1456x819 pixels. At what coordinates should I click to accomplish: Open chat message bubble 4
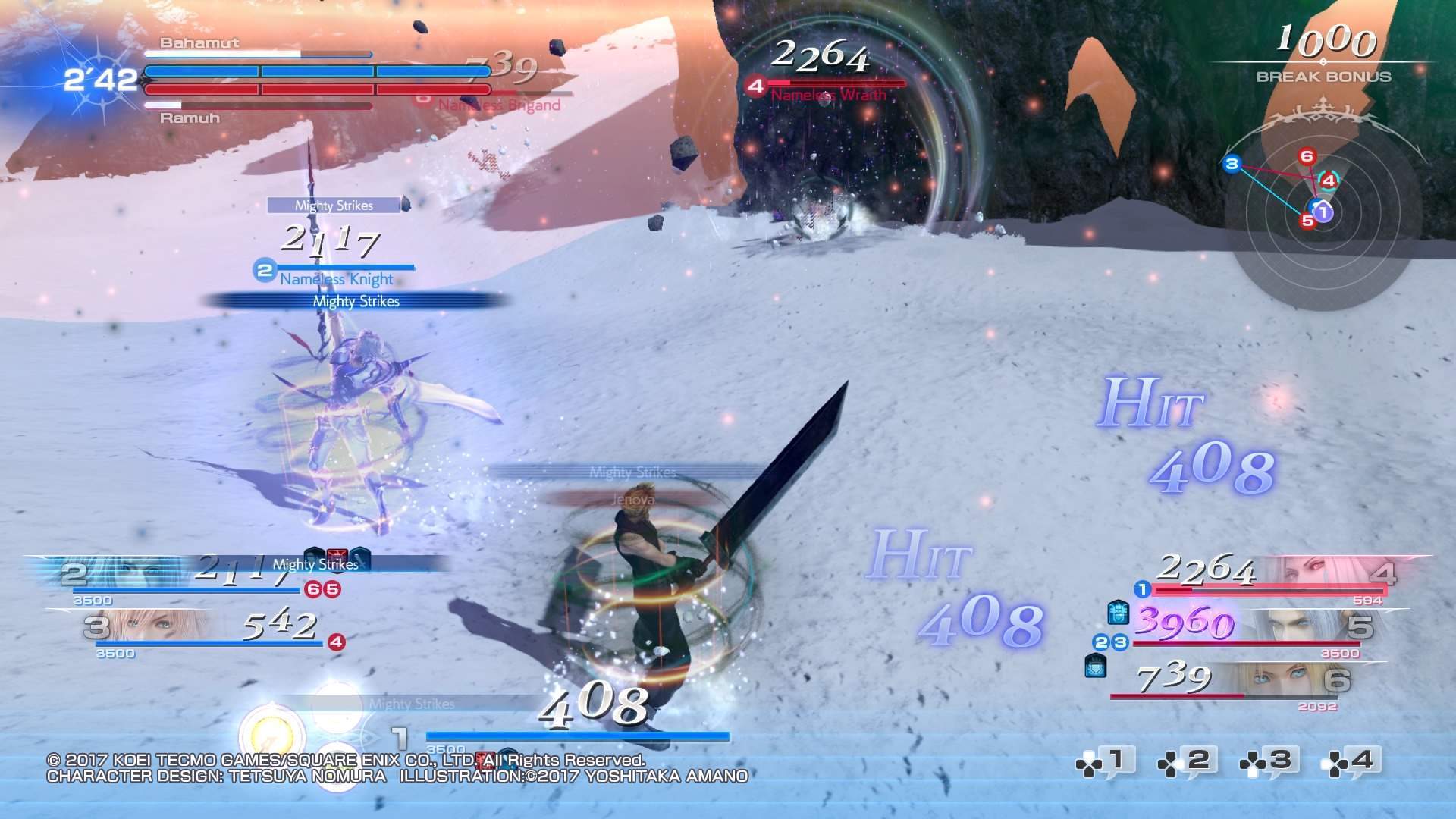[x=1354, y=761]
